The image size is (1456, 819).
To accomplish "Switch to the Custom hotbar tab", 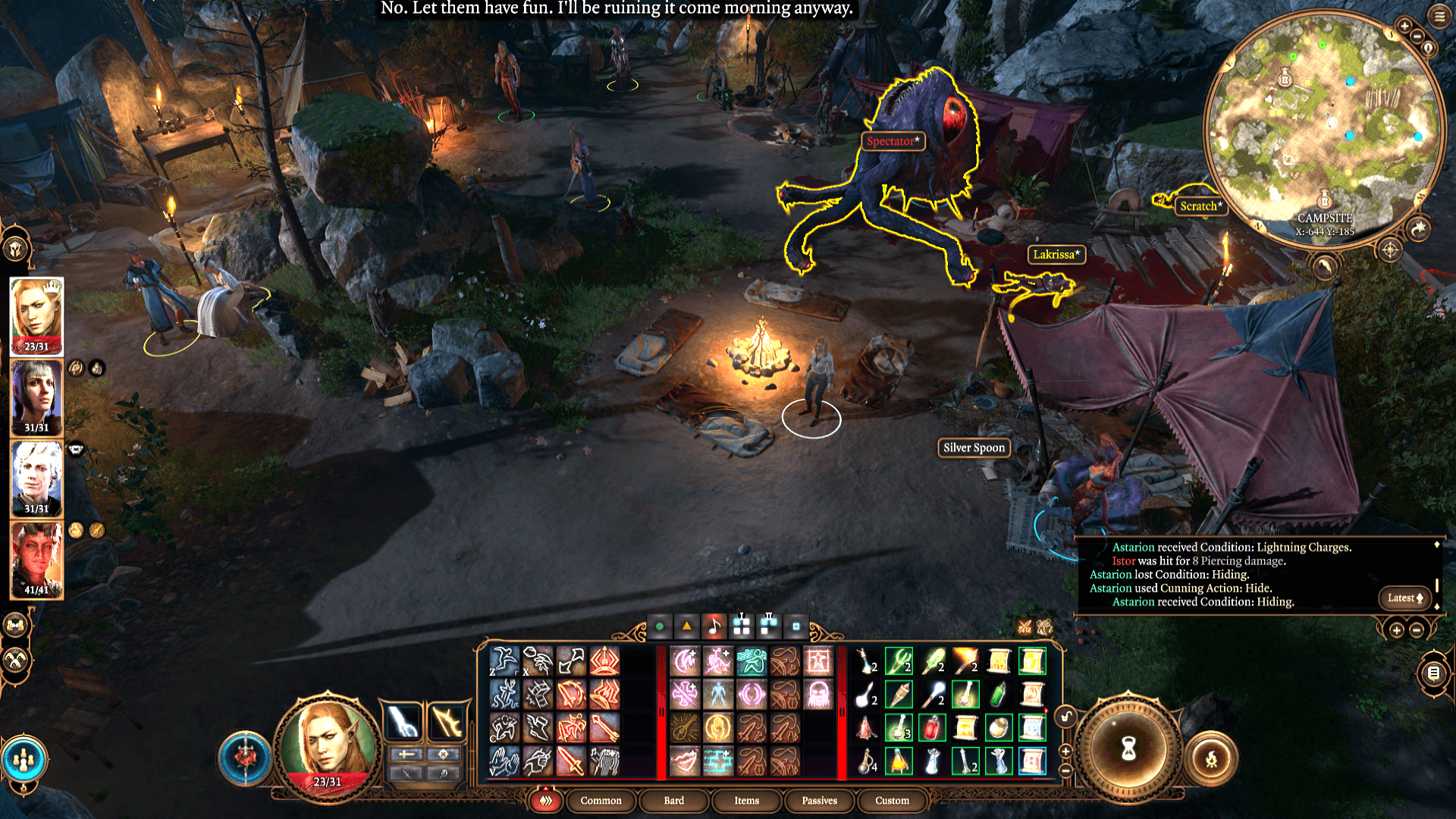I will [x=892, y=801].
